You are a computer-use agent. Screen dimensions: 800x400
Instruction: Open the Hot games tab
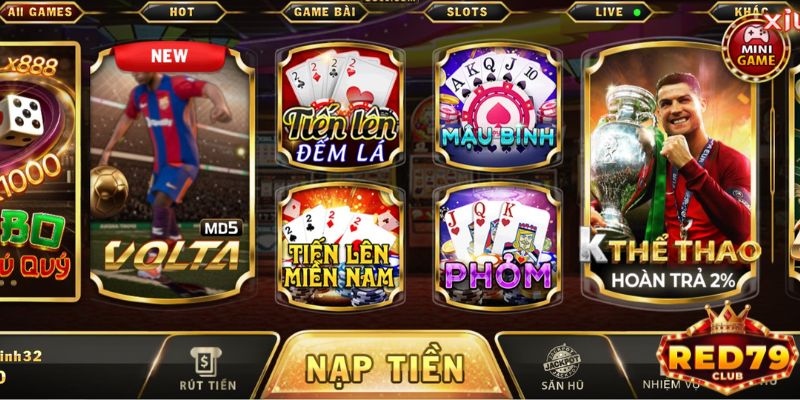[182, 12]
